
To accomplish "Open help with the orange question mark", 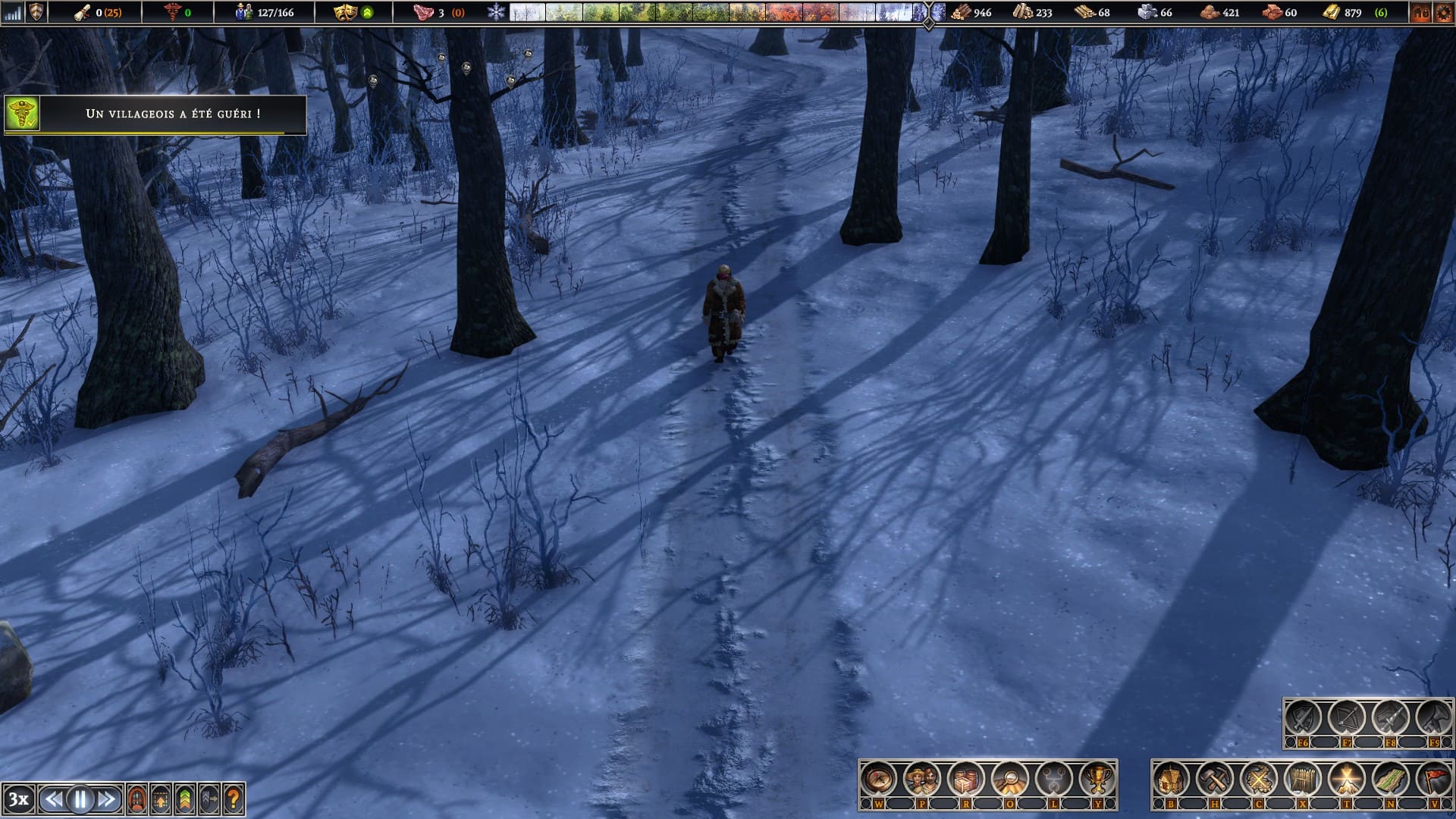I will coord(234,799).
